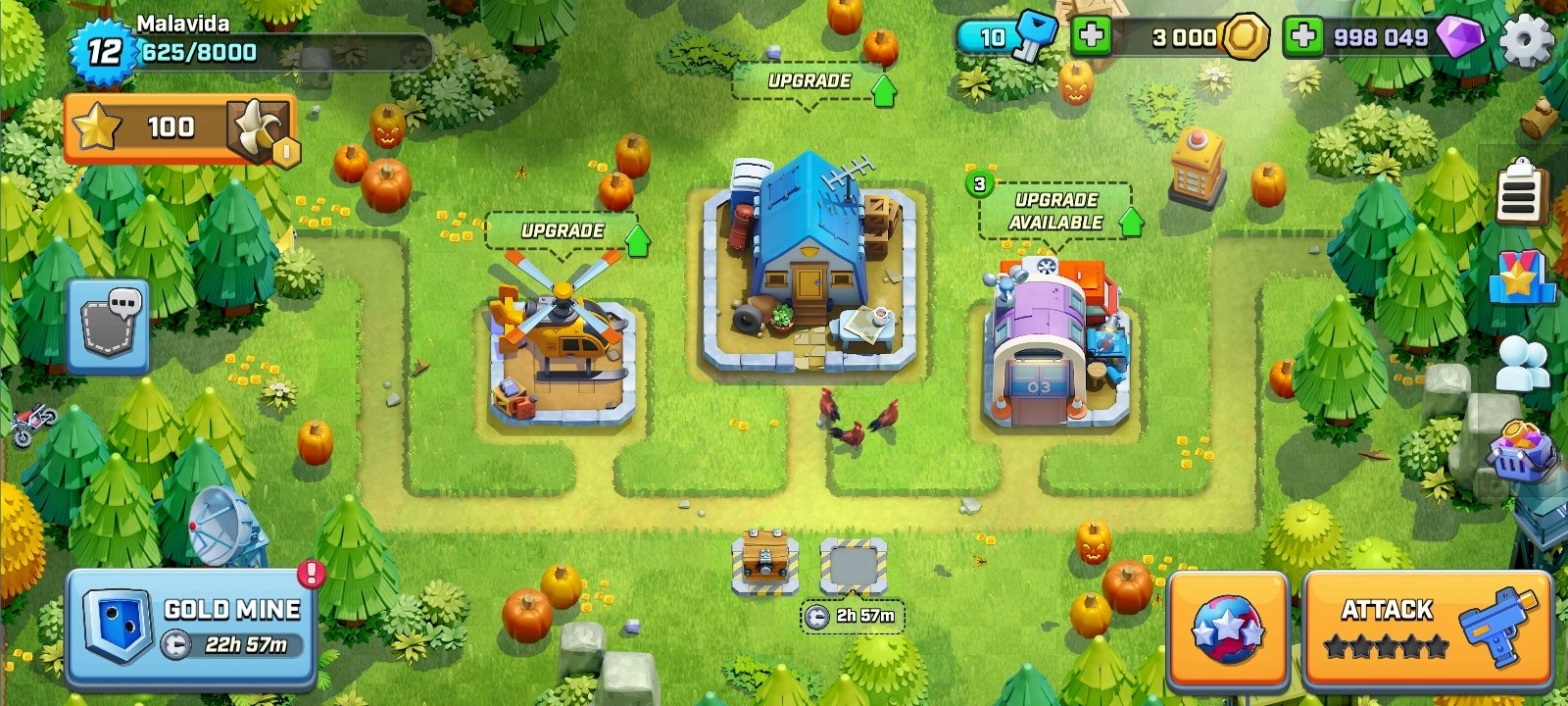Select the empty slot with 2h 57m timer
Screen dimensions: 1568x706
tap(853, 567)
